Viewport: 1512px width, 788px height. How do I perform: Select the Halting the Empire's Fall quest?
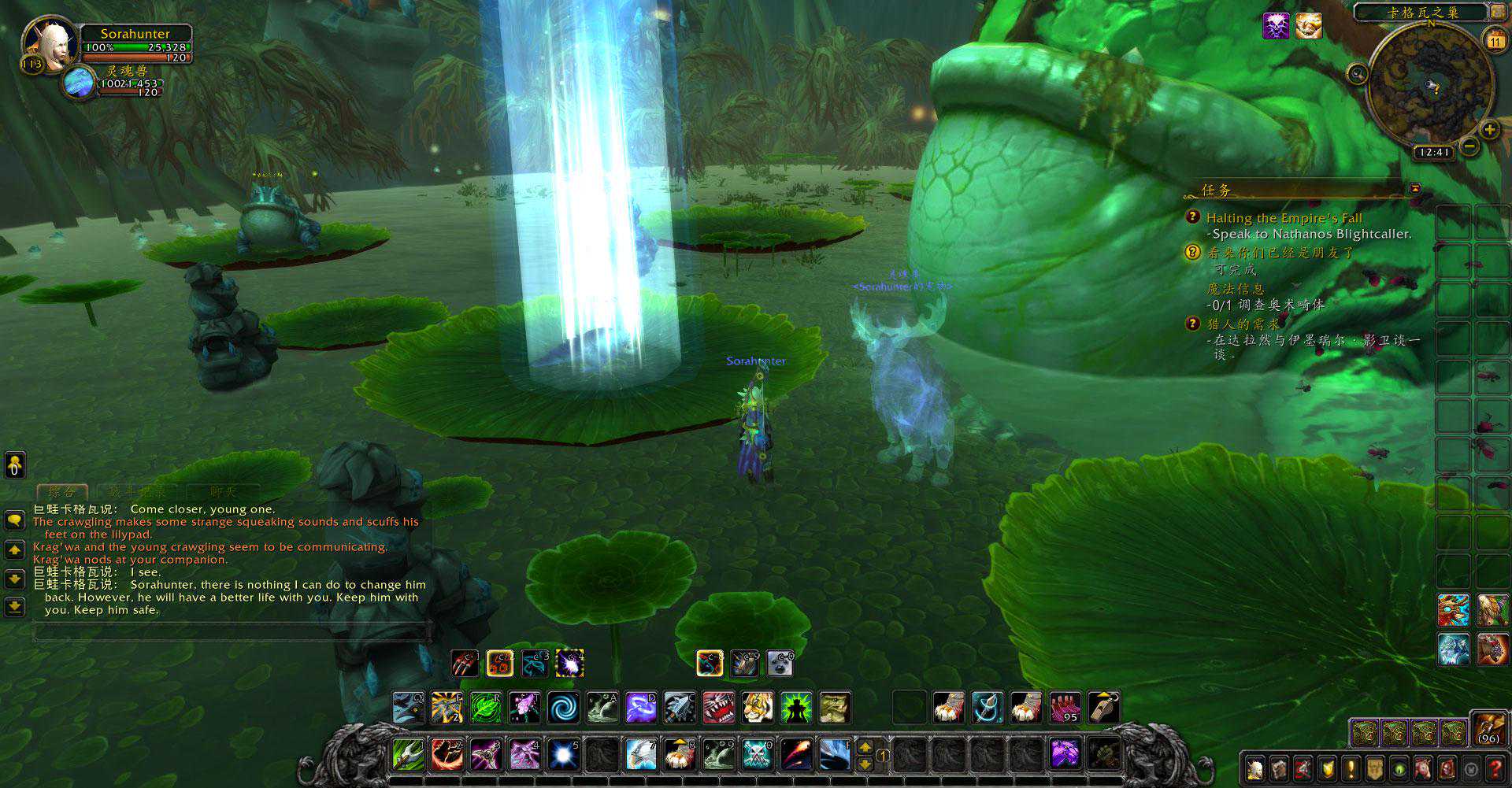point(1284,218)
